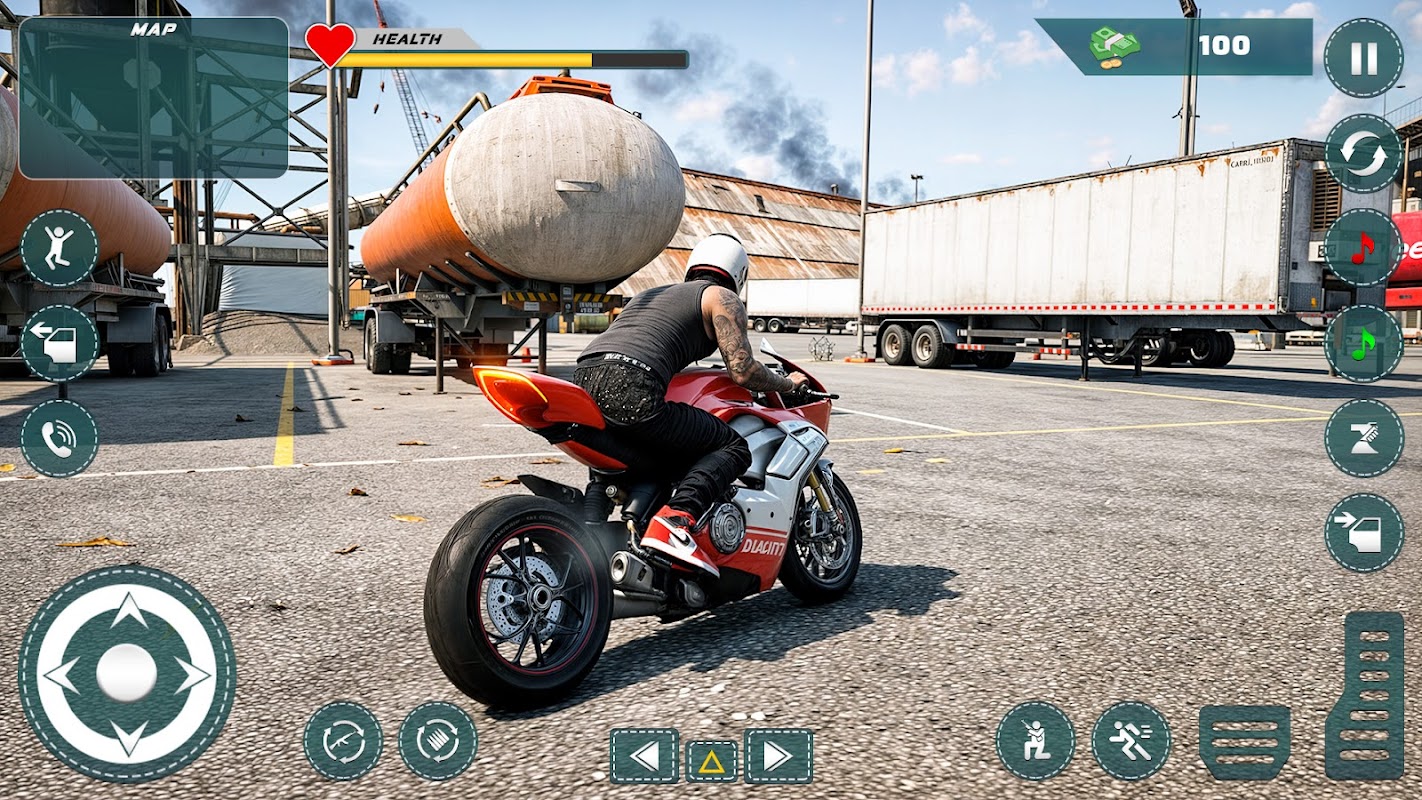Pause the game
Screen dimensions: 1422x800
[1363, 58]
